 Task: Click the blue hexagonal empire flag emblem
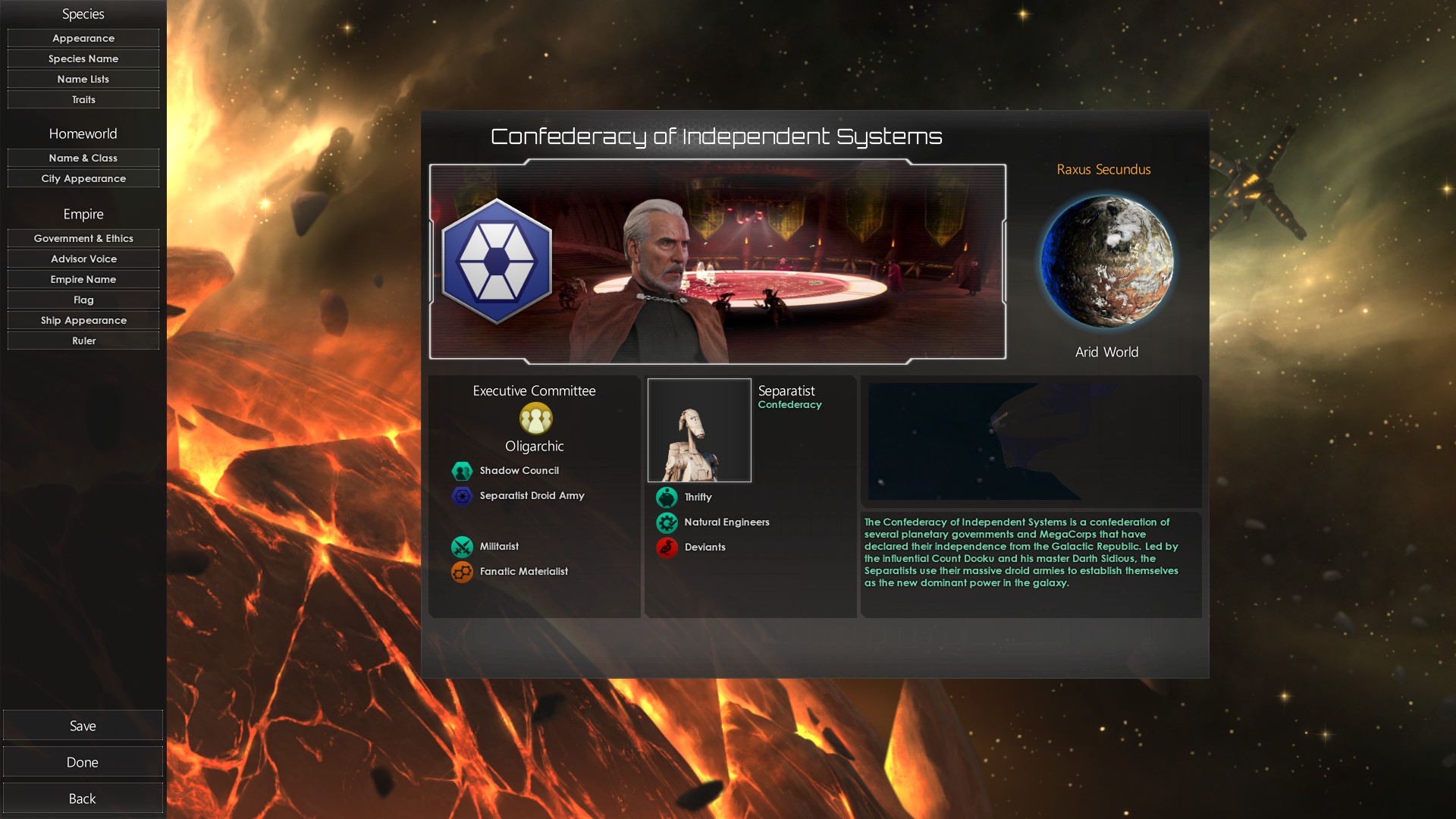pyautogui.click(x=497, y=262)
